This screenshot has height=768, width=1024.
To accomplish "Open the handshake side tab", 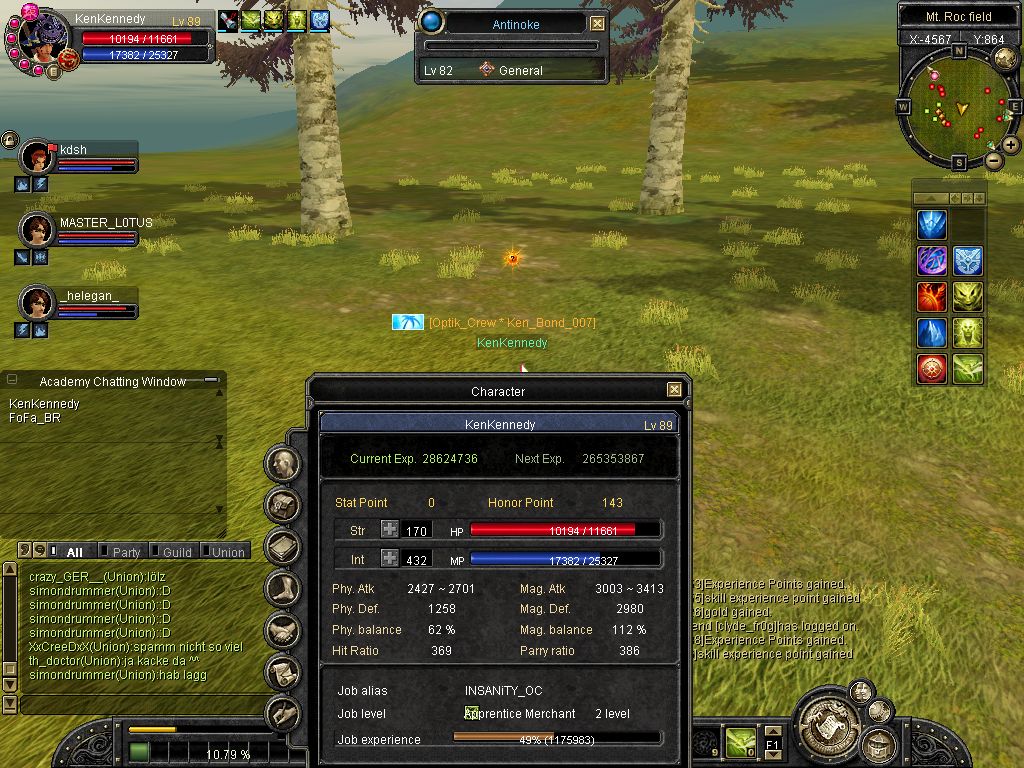I will pos(284,630).
